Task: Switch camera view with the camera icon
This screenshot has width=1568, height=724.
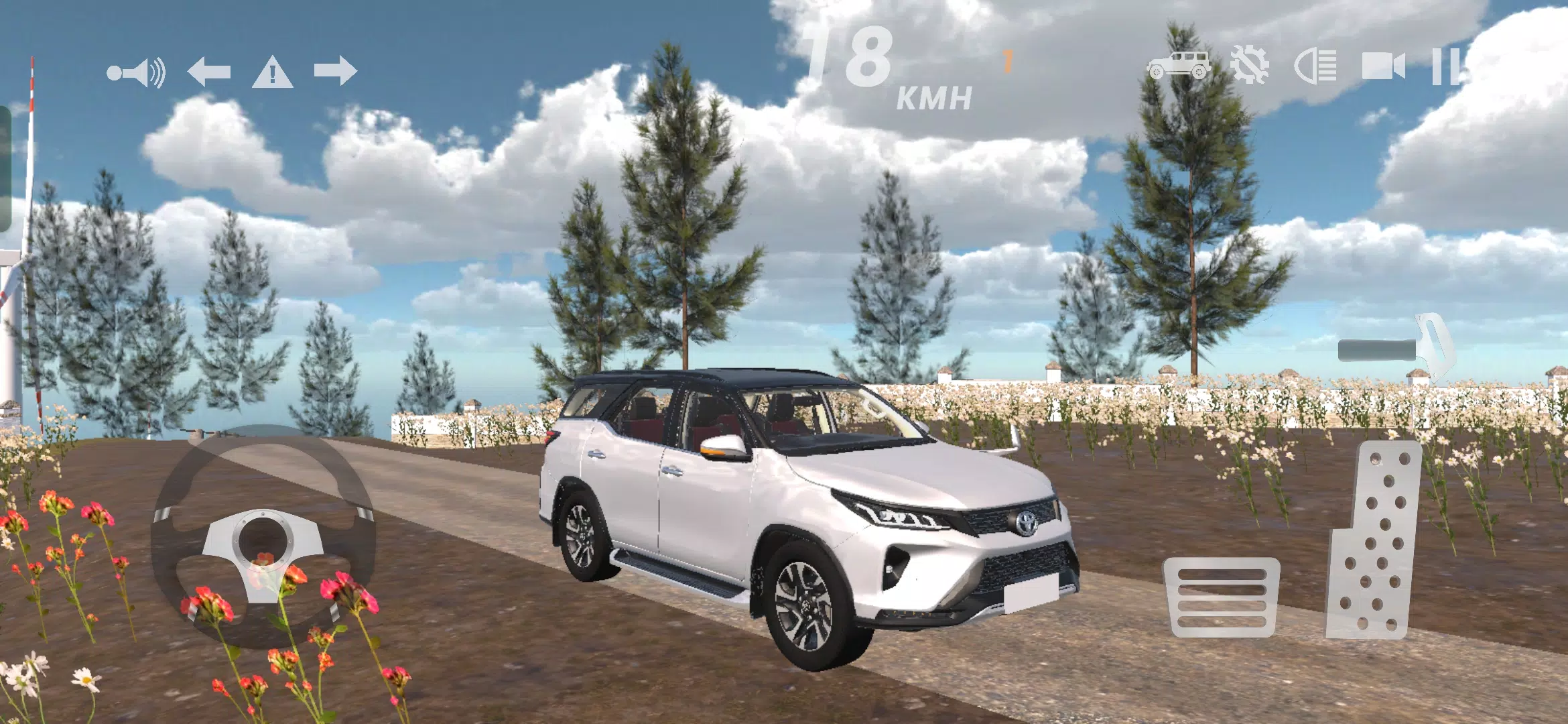Action: [1383, 66]
